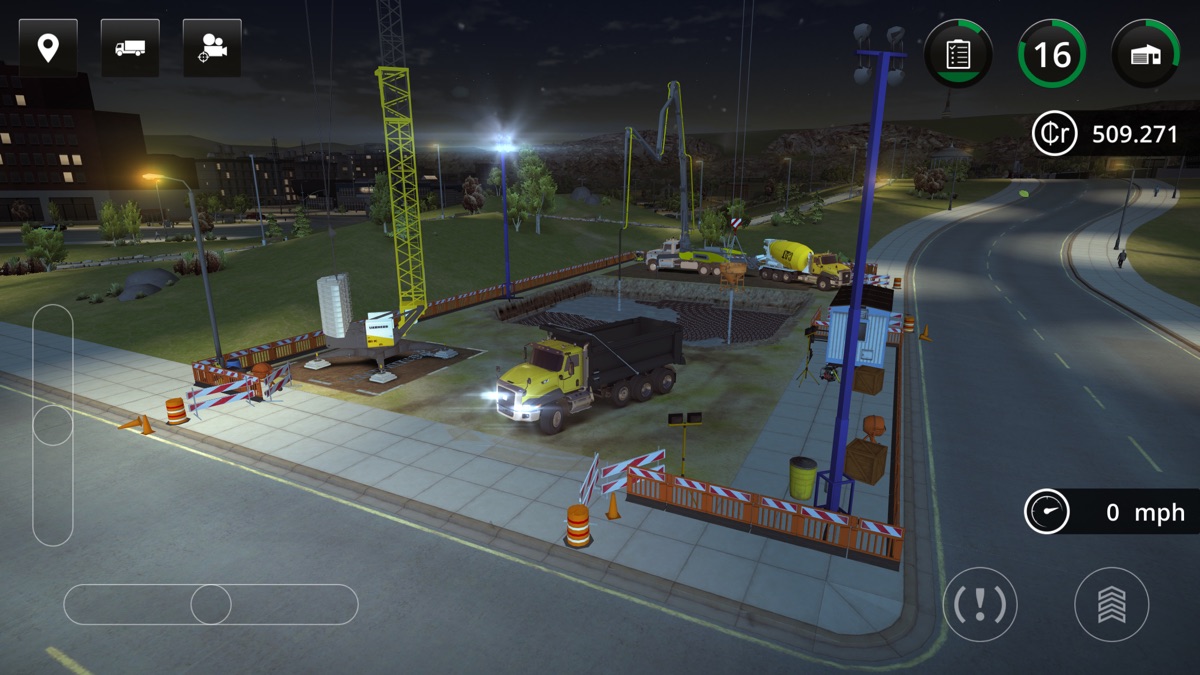Open the garage building menu
This screenshot has height=675, width=1200.
[x=1145, y=54]
